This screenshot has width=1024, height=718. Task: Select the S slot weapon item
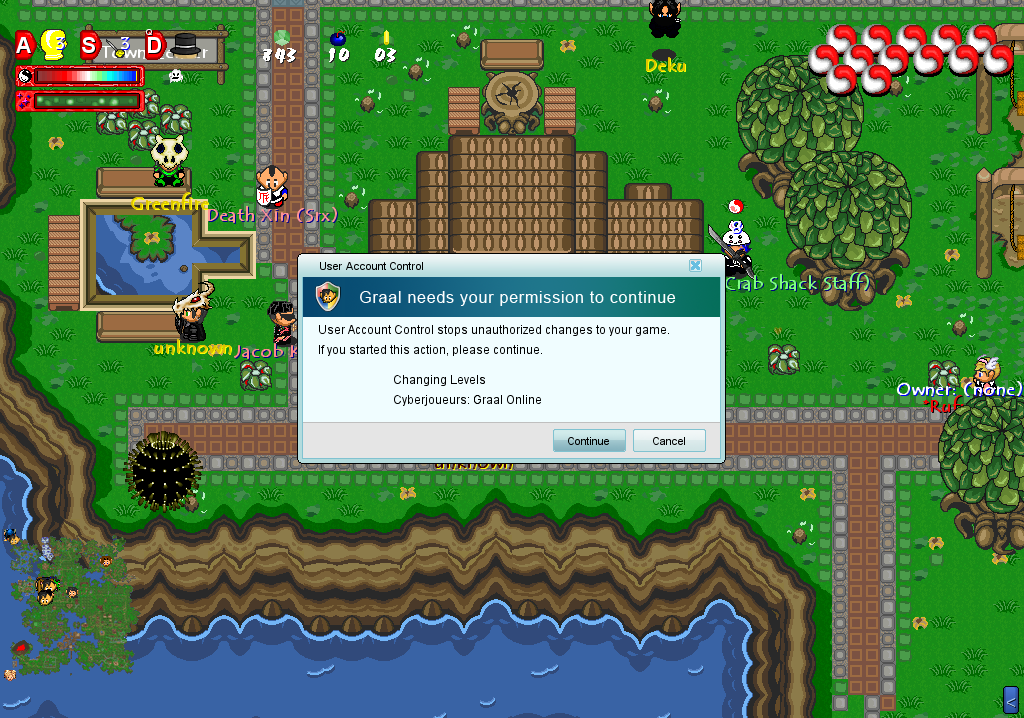121,46
